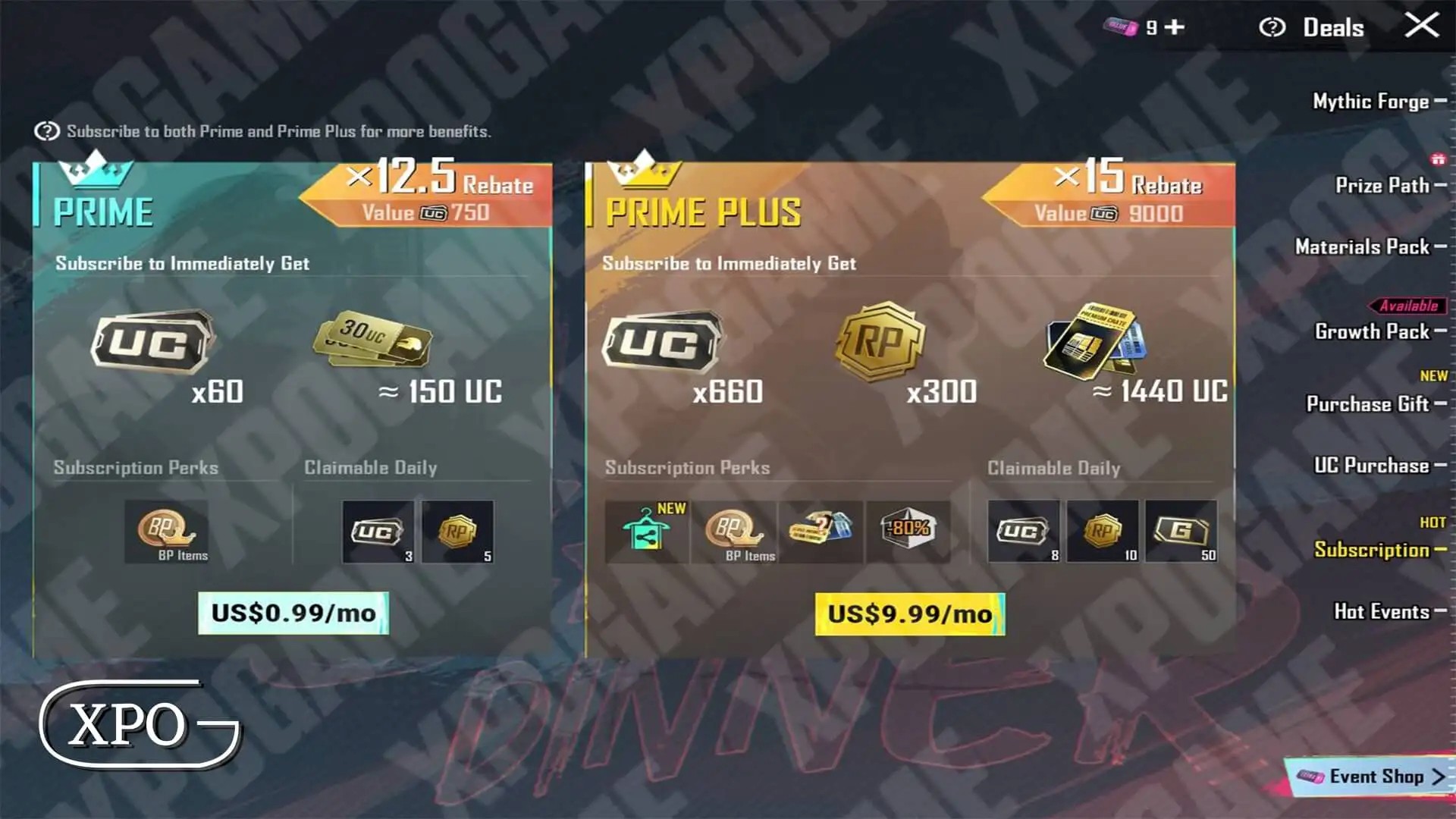Viewport: 1456px width, 819px height.
Task: Click the Deluxe ticket icon next to the 9 count
Action: tap(1119, 27)
